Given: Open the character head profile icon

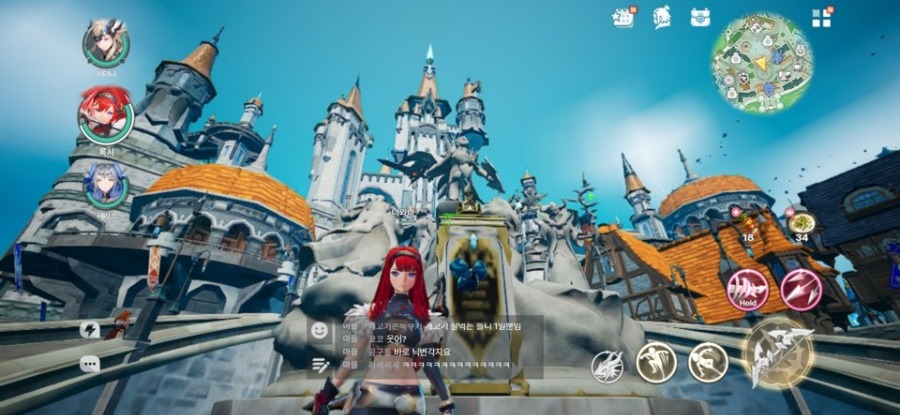Looking at the screenshot, I should tap(662, 17).
